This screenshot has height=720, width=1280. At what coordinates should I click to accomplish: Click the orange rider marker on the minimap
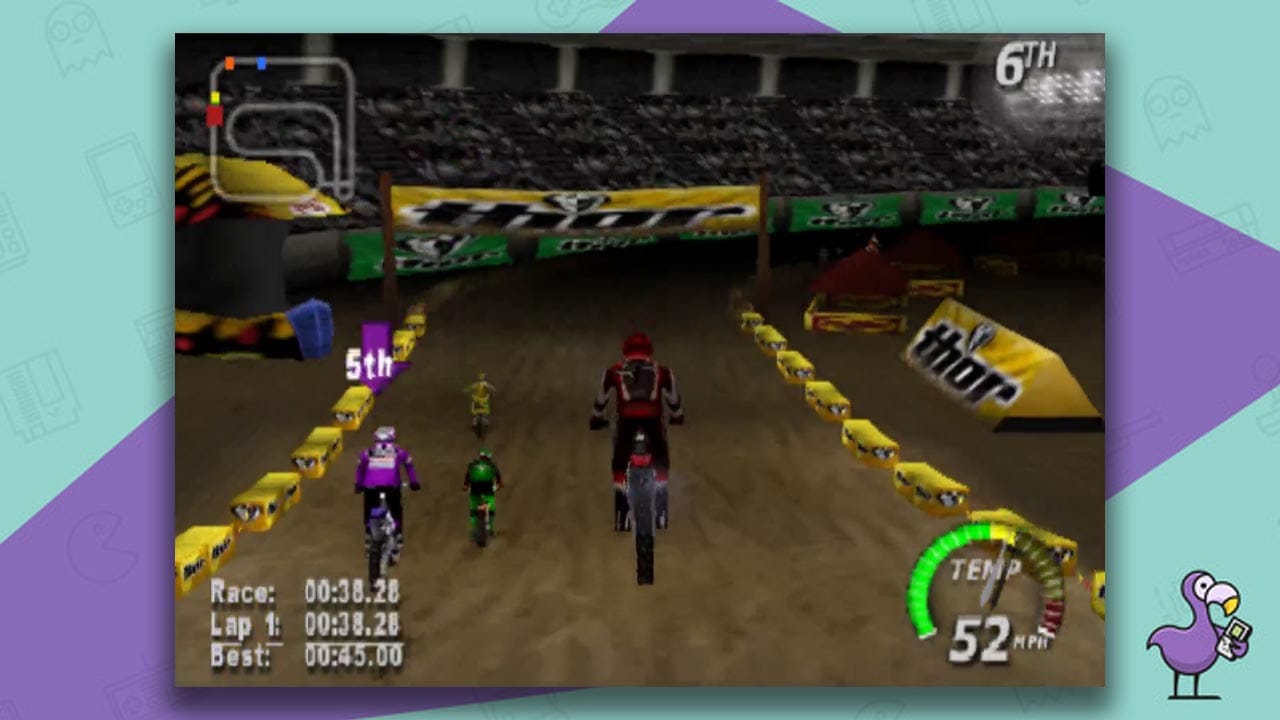(230, 63)
